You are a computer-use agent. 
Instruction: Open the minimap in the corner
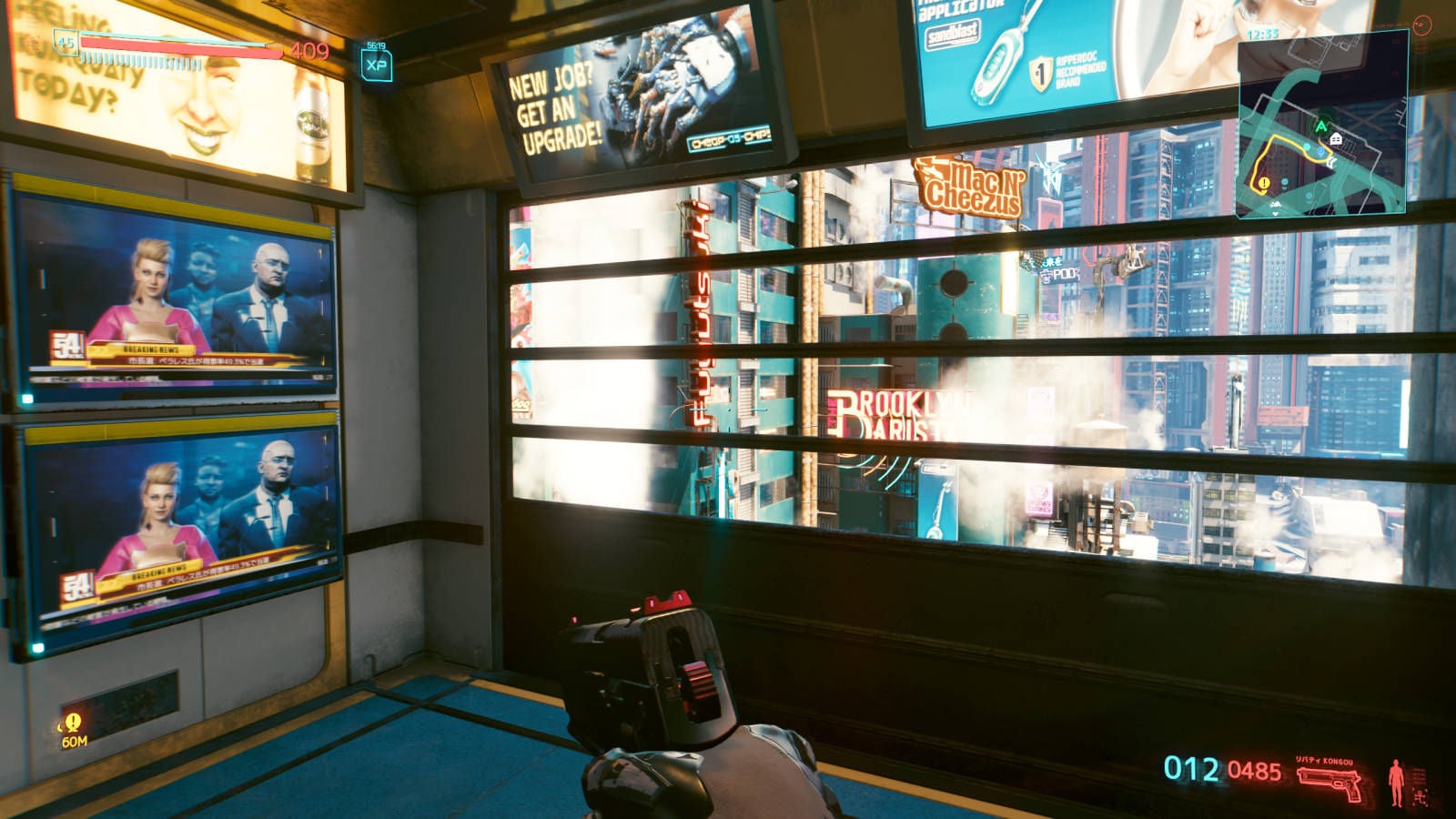coord(1321,127)
